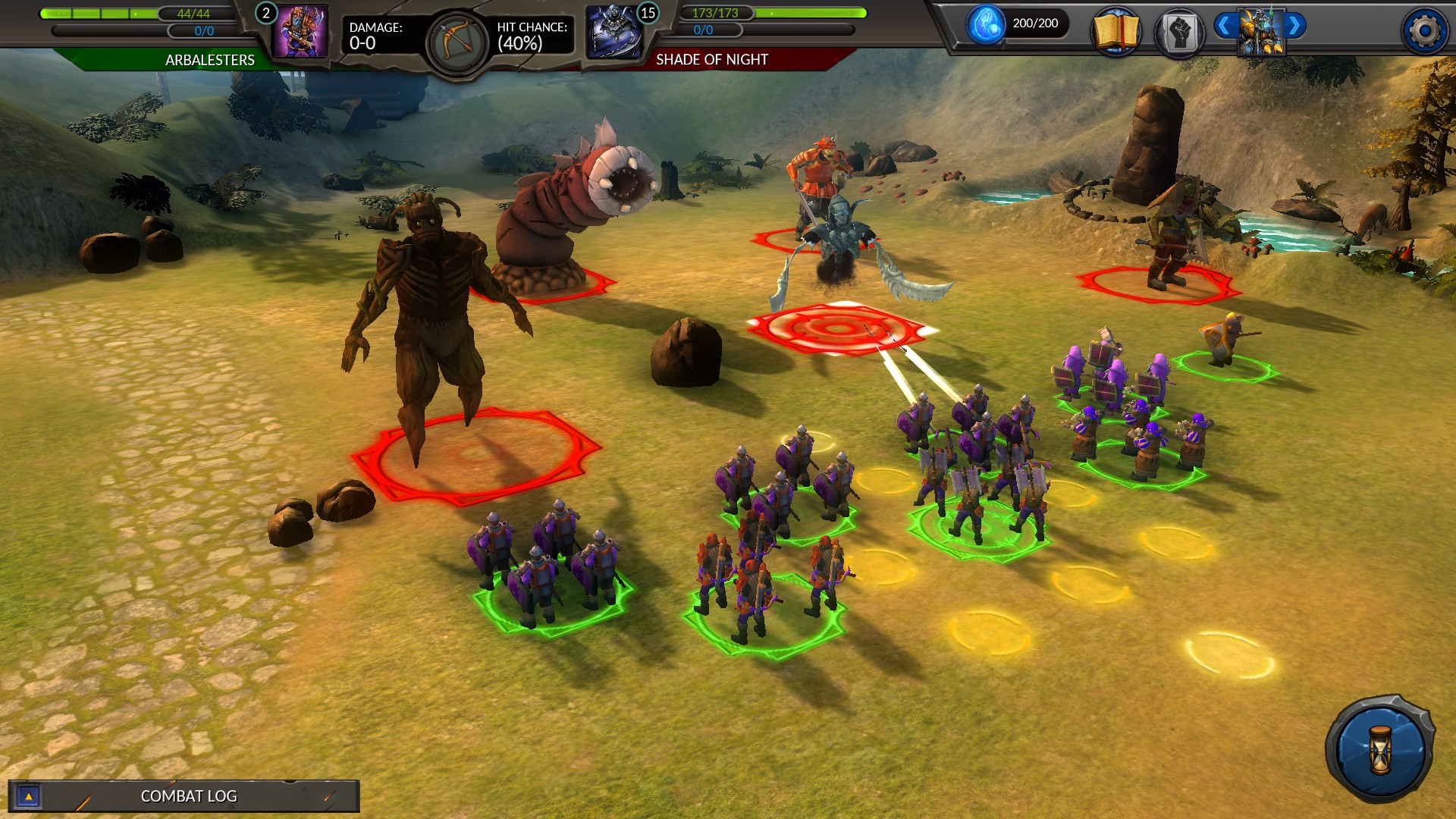
Task: Select the Arbalesters unit portrait
Action: pyautogui.click(x=302, y=33)
